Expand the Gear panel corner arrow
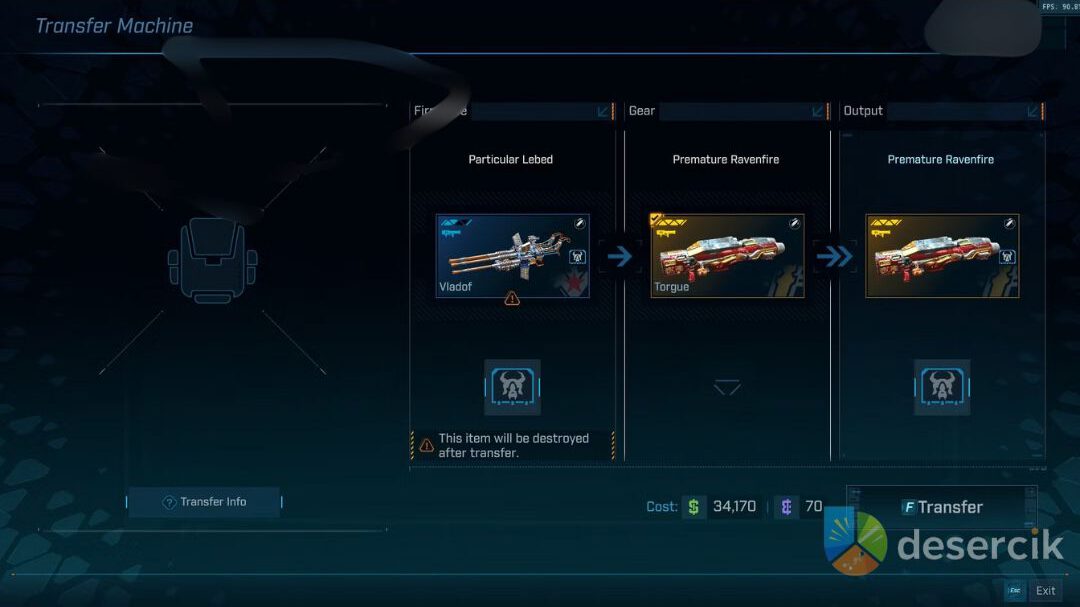 click(819, 111)
